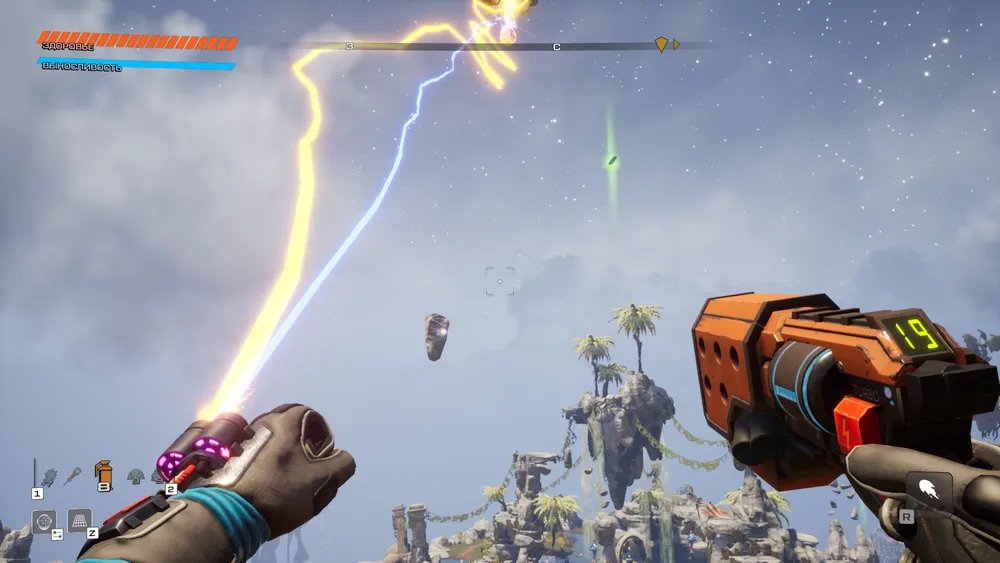Click the orange objective marker on compass
The width and height of the screenshot is (1000, 563).
tap(661, 44)
